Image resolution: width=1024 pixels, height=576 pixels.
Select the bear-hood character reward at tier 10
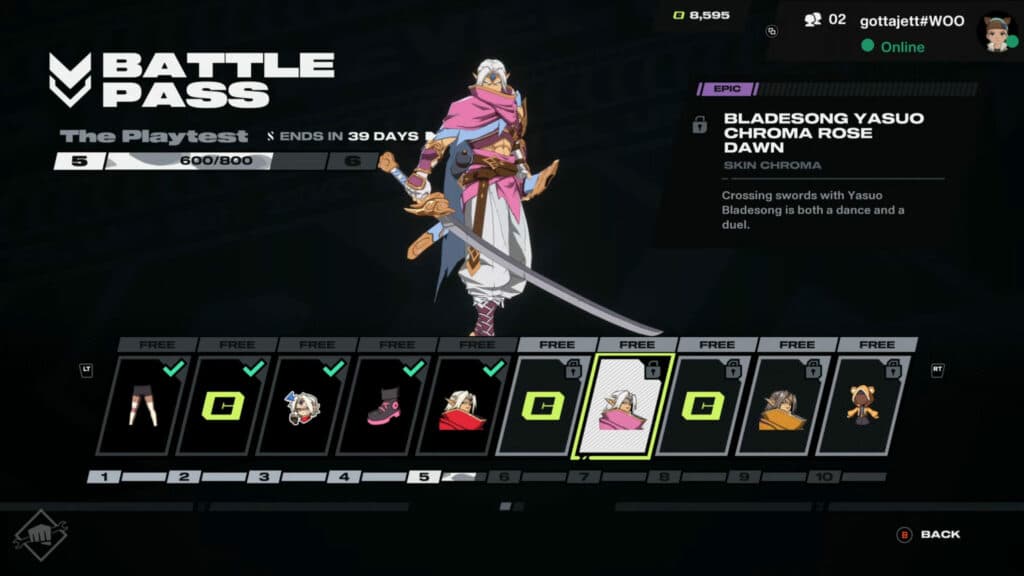pos(862,406)
